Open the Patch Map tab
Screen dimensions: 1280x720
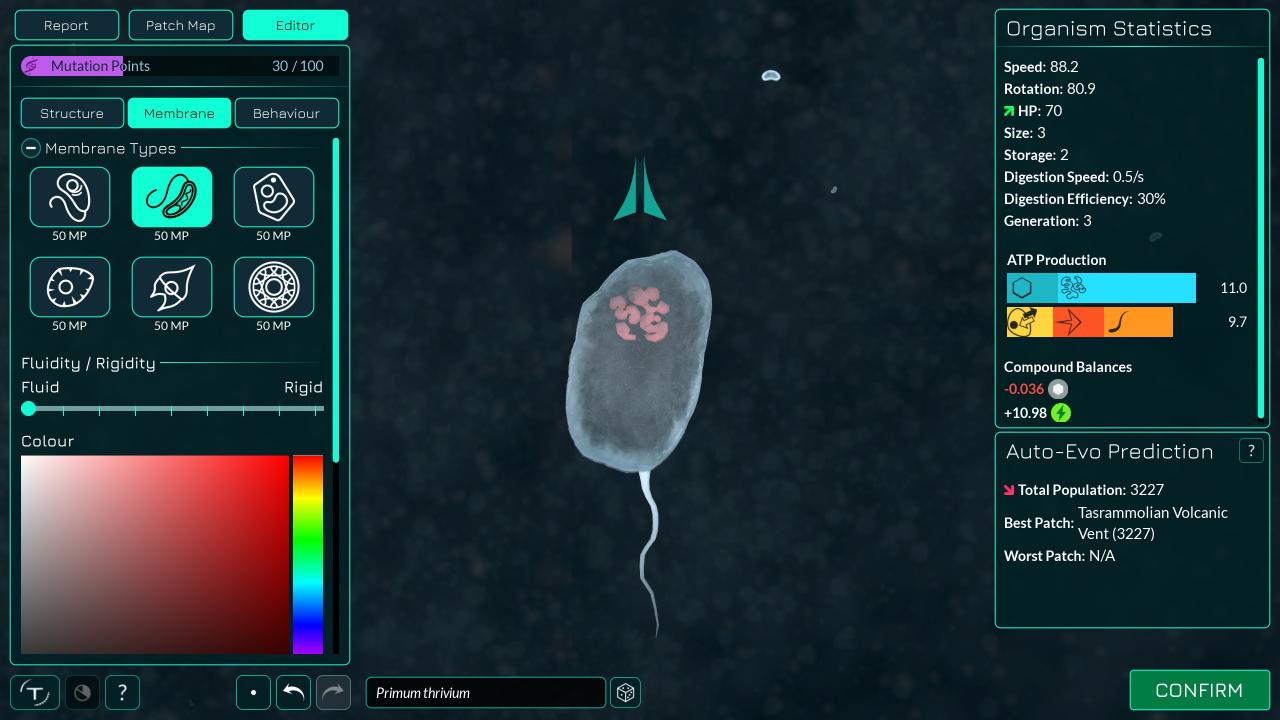[x=180, y=25]
